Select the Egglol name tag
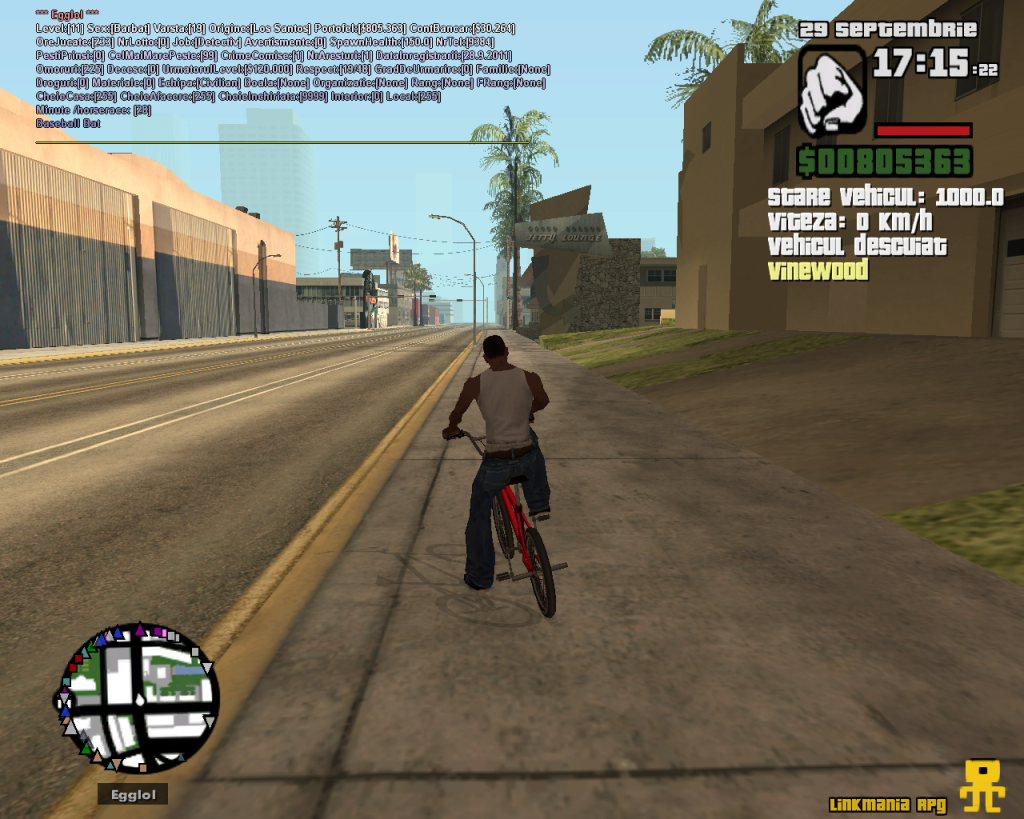1024x819 pixels. pyautogui.click(x=133, y=794)
